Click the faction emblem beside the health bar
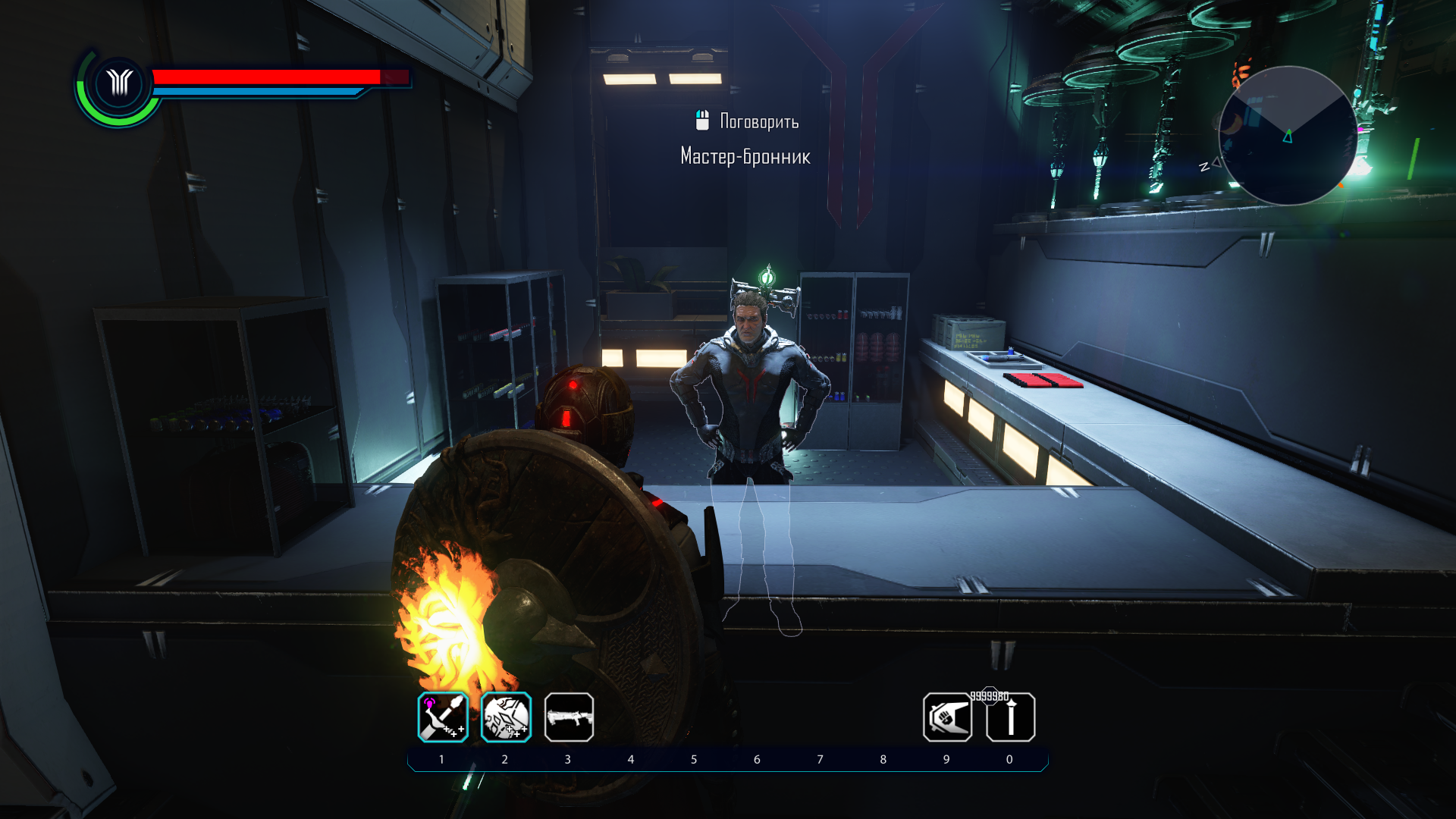This screenshot has width=1456, height=819. click(x=119, y=83)
